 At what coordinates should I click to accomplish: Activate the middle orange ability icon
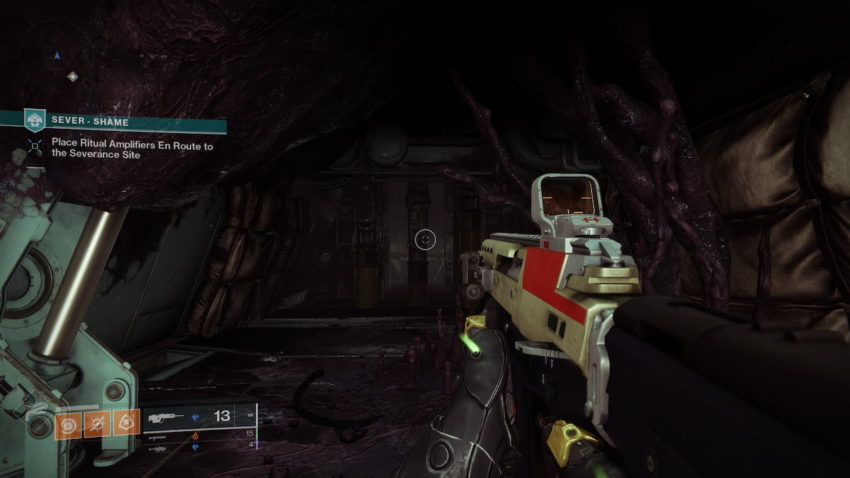pos(97,423)
